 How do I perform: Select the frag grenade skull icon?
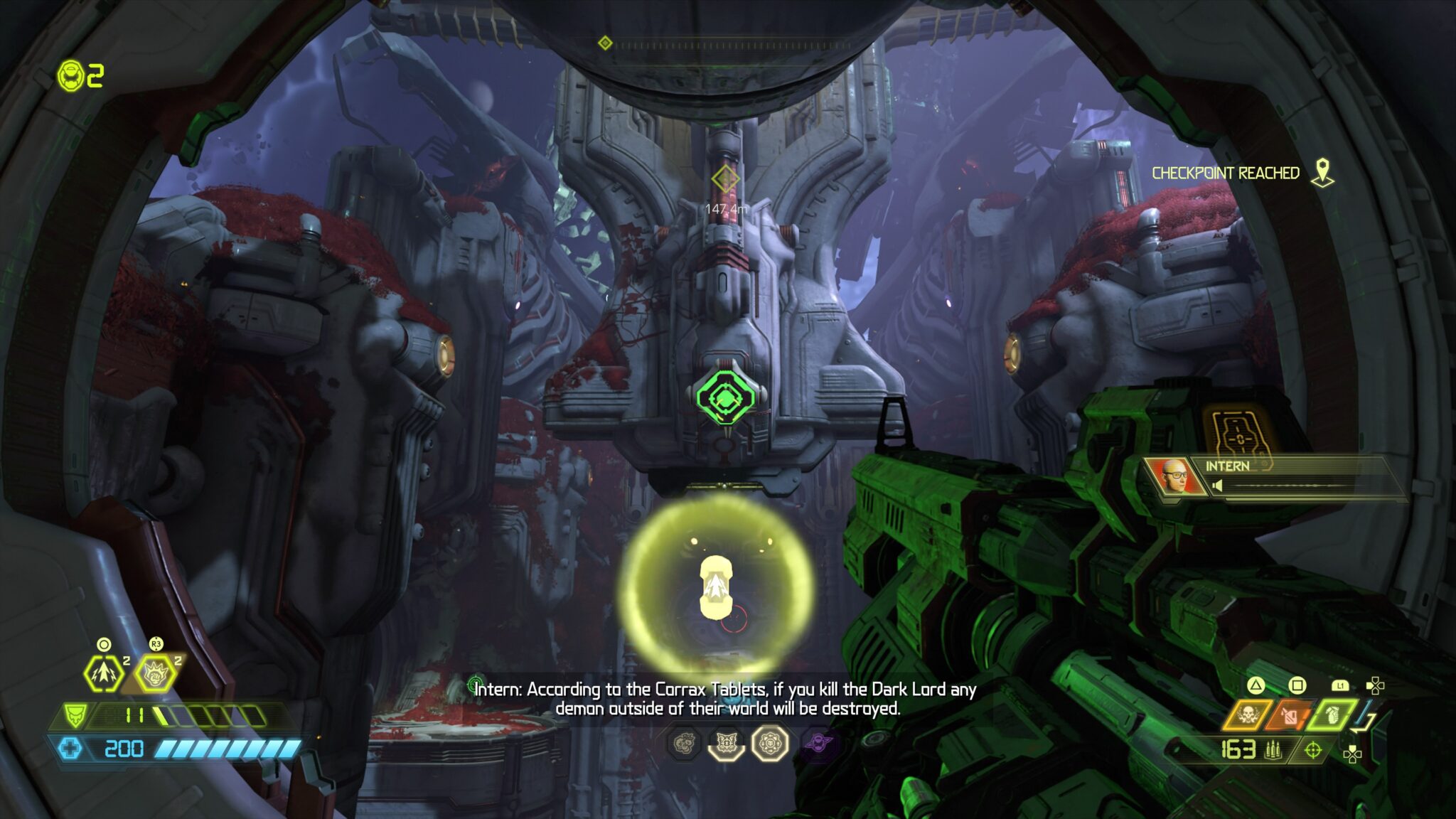1248,715
